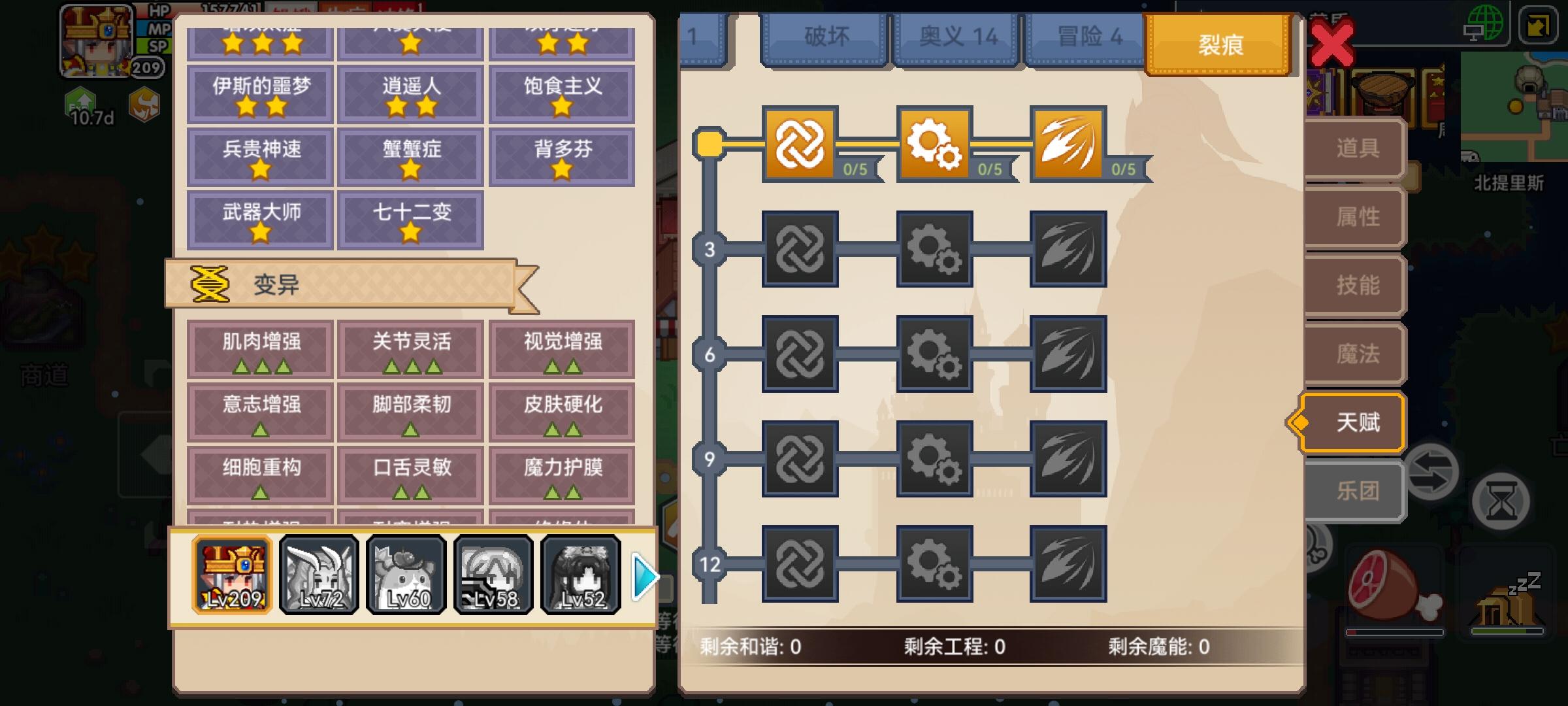Select the Lv72 character portrait
1568x706 pixels.
(x=319, y=575)
